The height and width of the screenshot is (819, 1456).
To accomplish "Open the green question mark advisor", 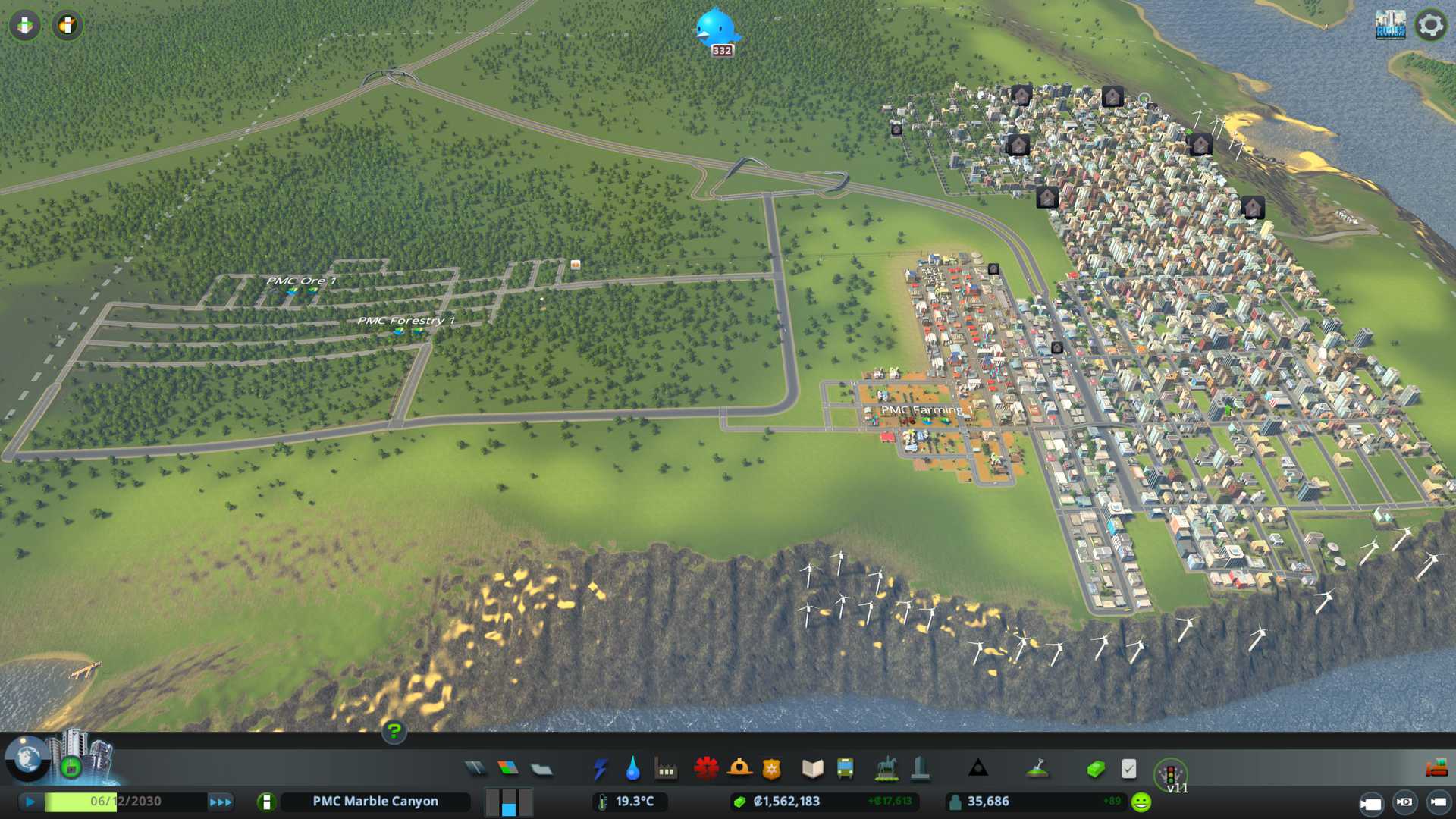I will pos(394,732).
